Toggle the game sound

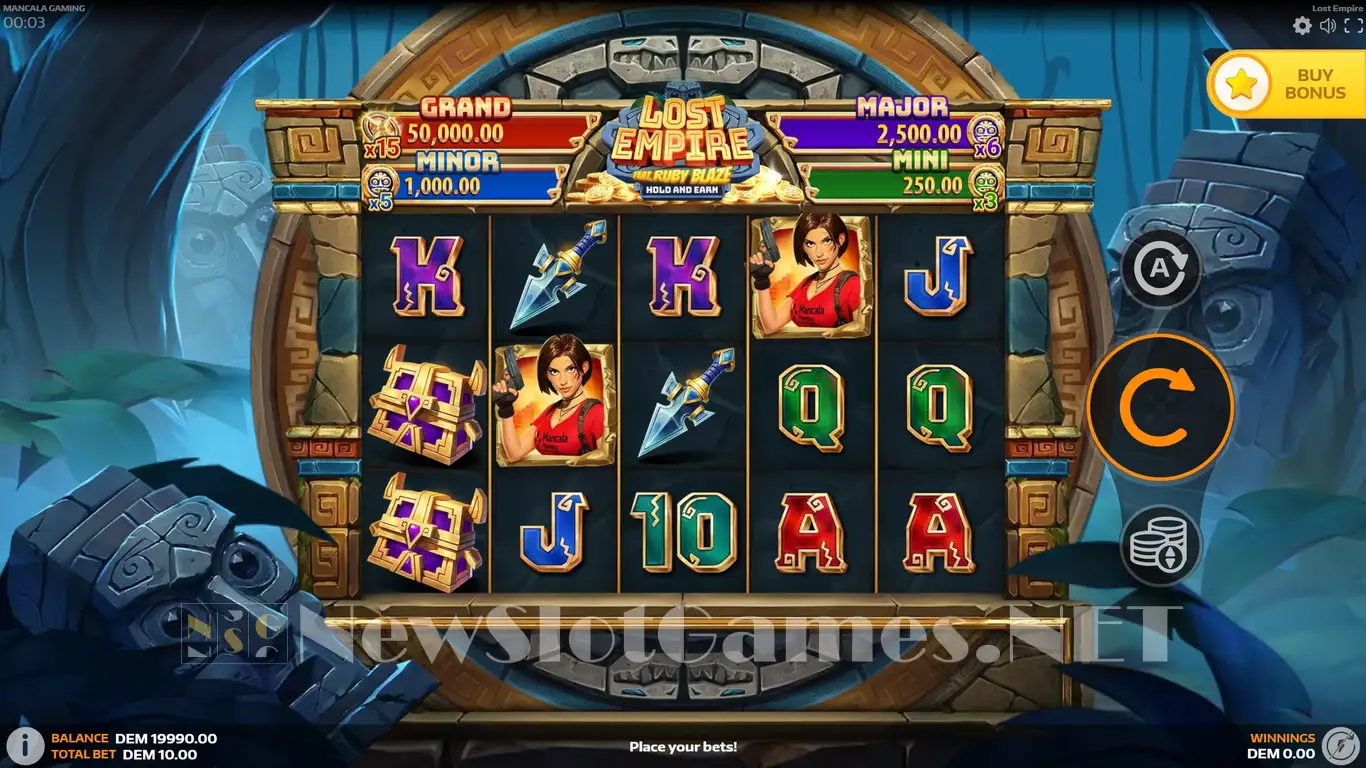[x=1328, y=26]
